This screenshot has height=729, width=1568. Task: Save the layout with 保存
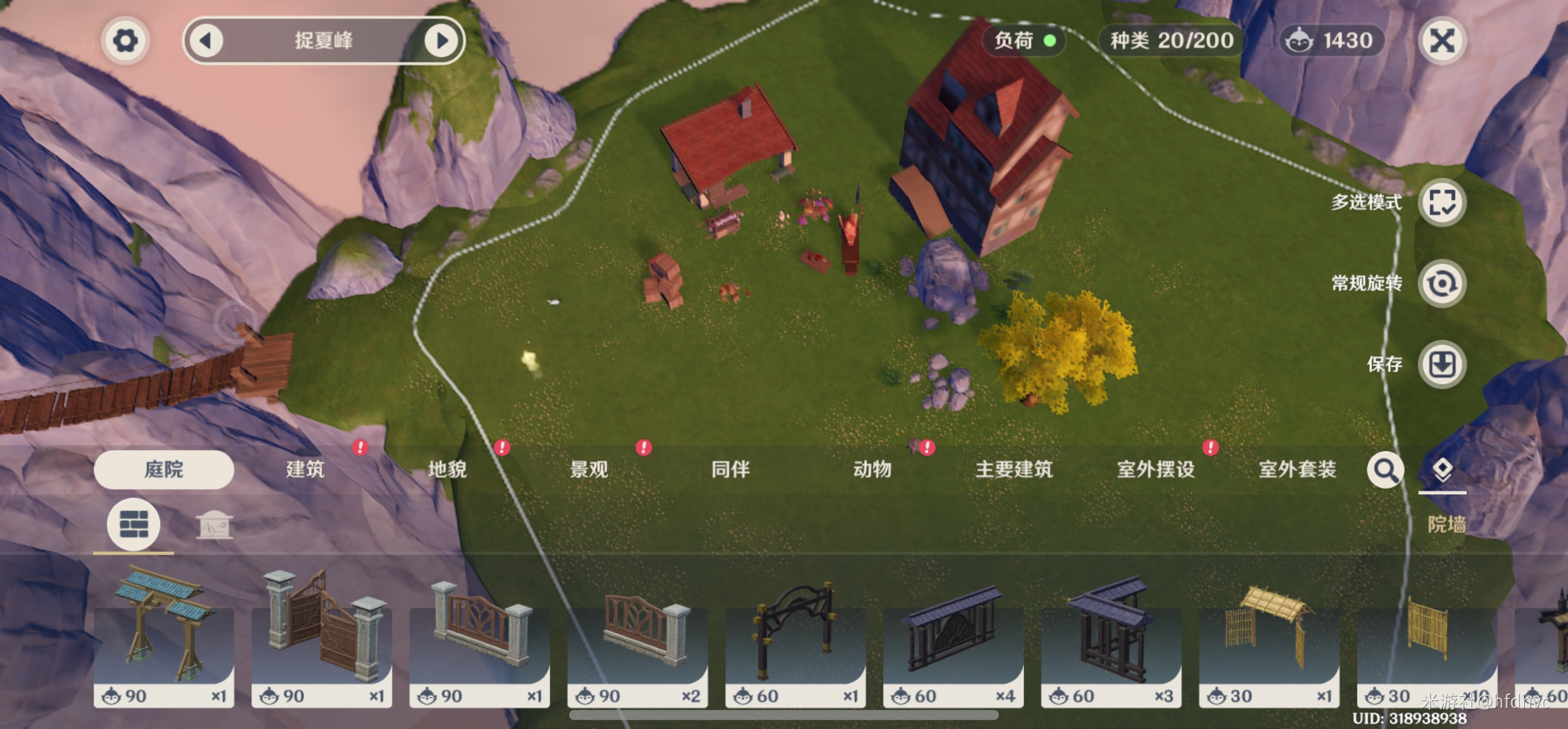[x=1441, y=365]
